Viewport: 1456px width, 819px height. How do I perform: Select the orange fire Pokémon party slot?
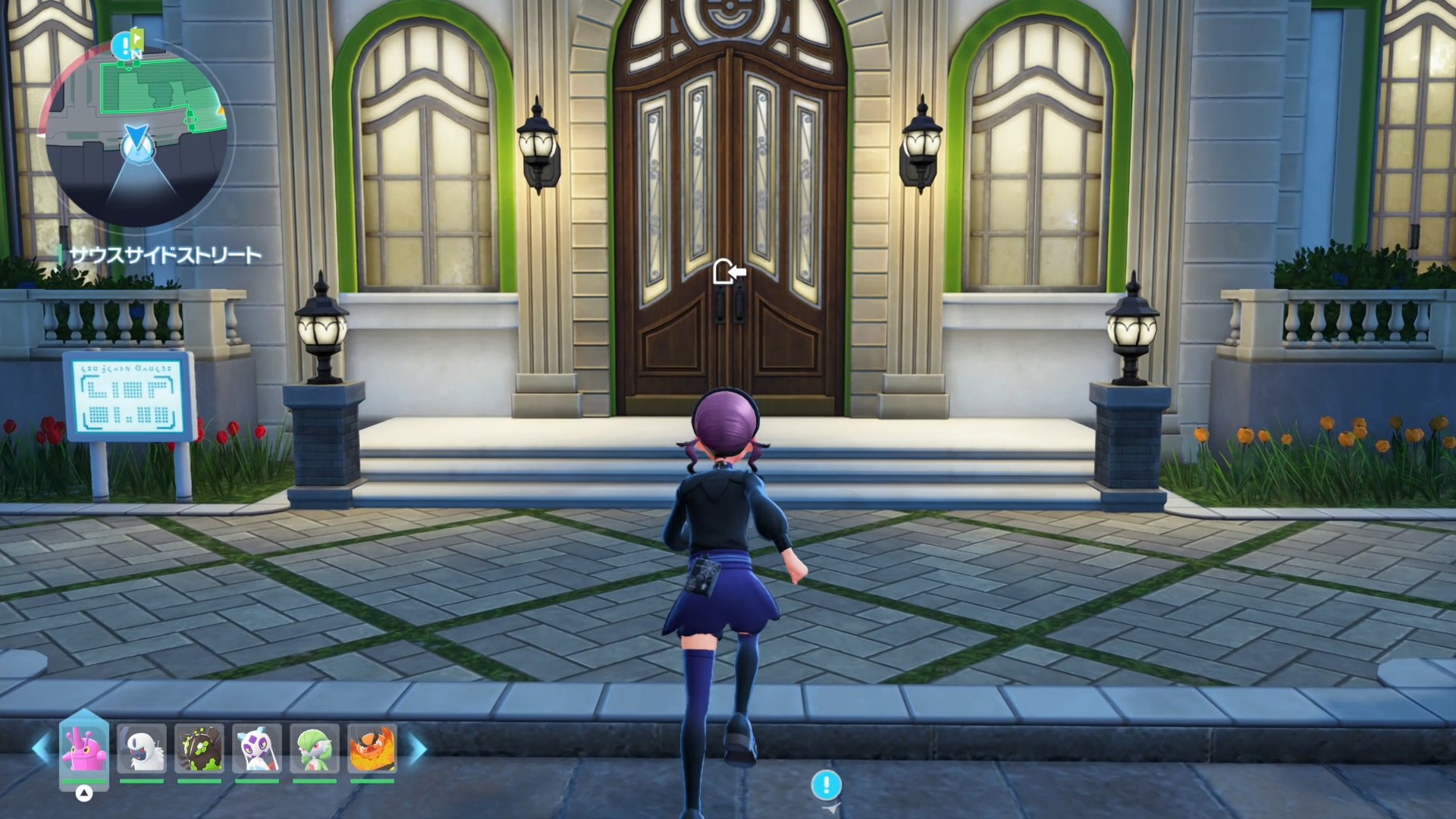[x=372, y=748]
